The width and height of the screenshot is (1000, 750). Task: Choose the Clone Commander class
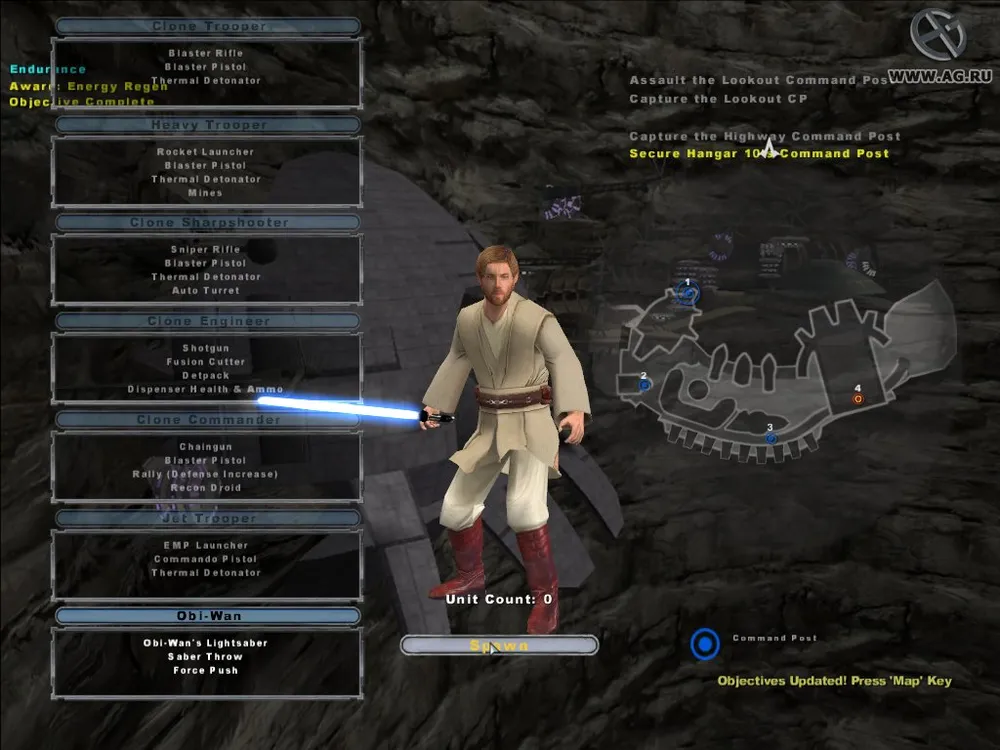[x=208, y=420]
